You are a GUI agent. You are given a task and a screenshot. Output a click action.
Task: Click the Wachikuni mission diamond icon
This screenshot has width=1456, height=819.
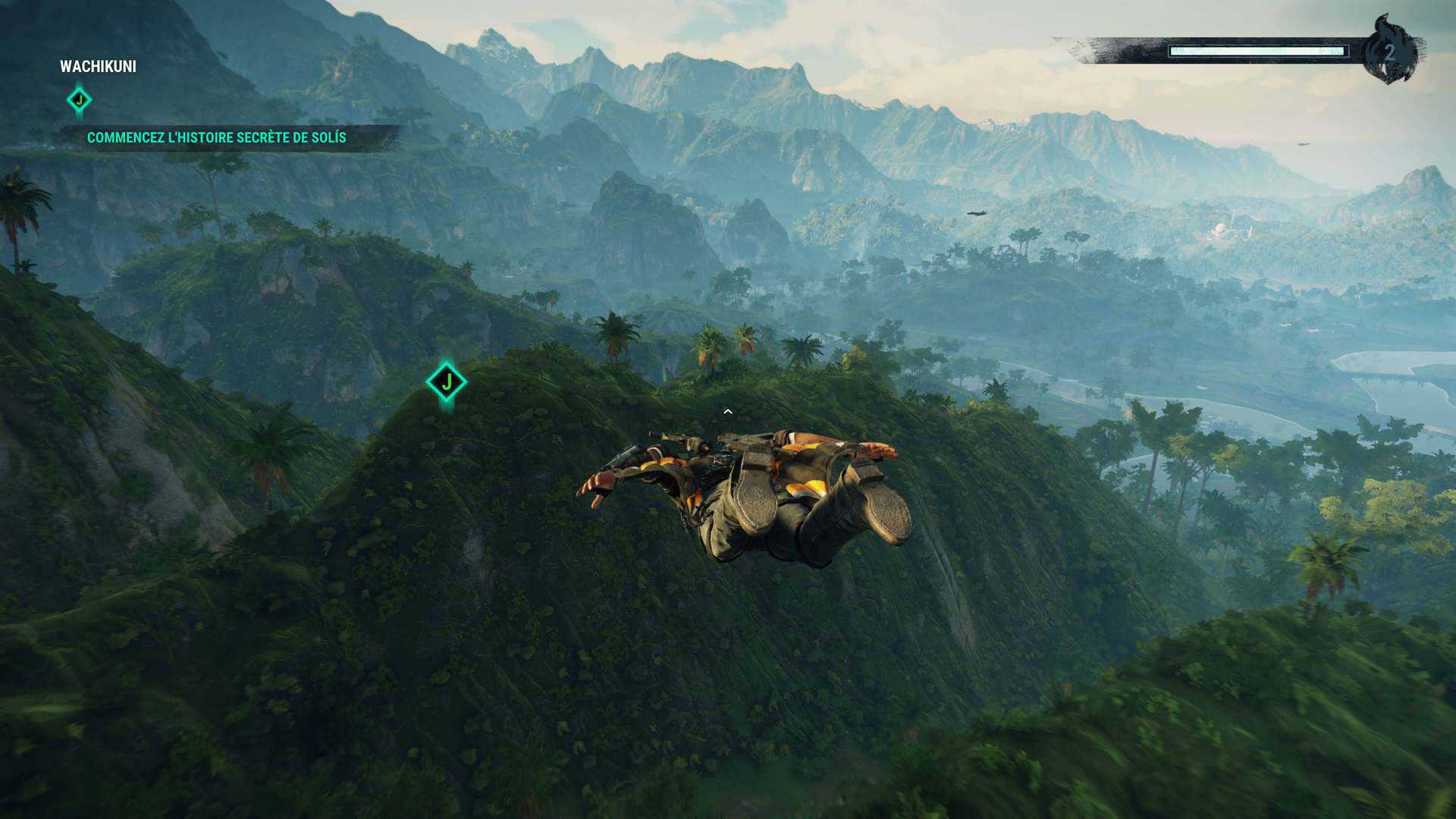click(x=79, y=100)
